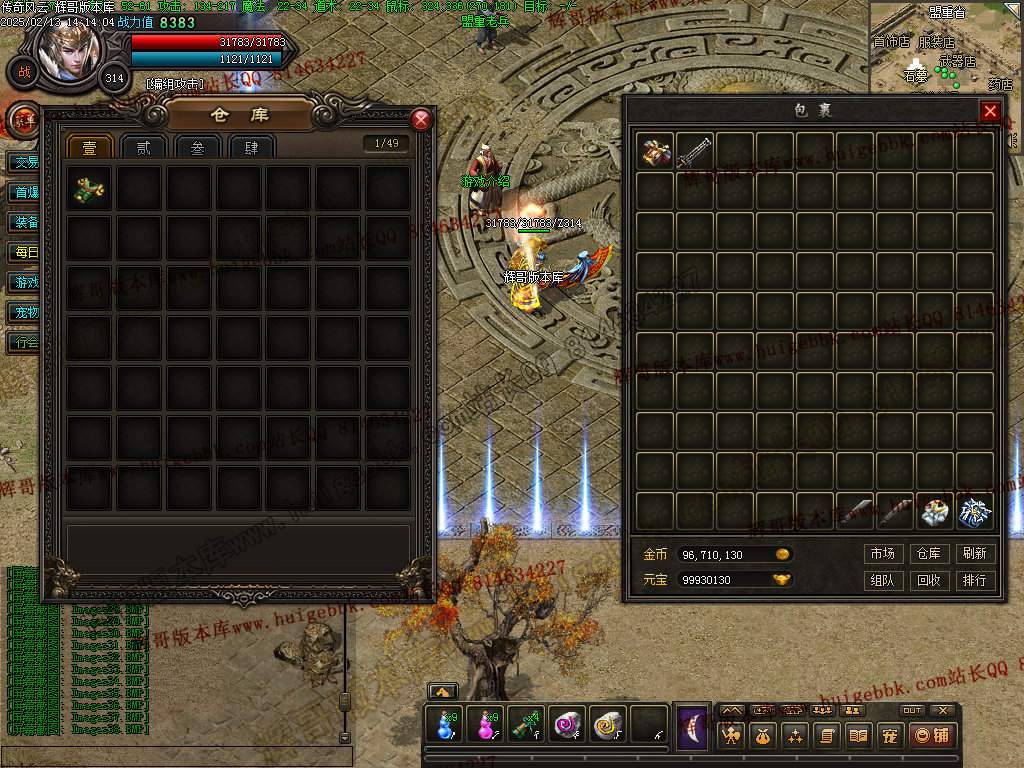Show the 排行 ranking list
The width and height of the screenshot is (1024, 768).
[975, 580]
